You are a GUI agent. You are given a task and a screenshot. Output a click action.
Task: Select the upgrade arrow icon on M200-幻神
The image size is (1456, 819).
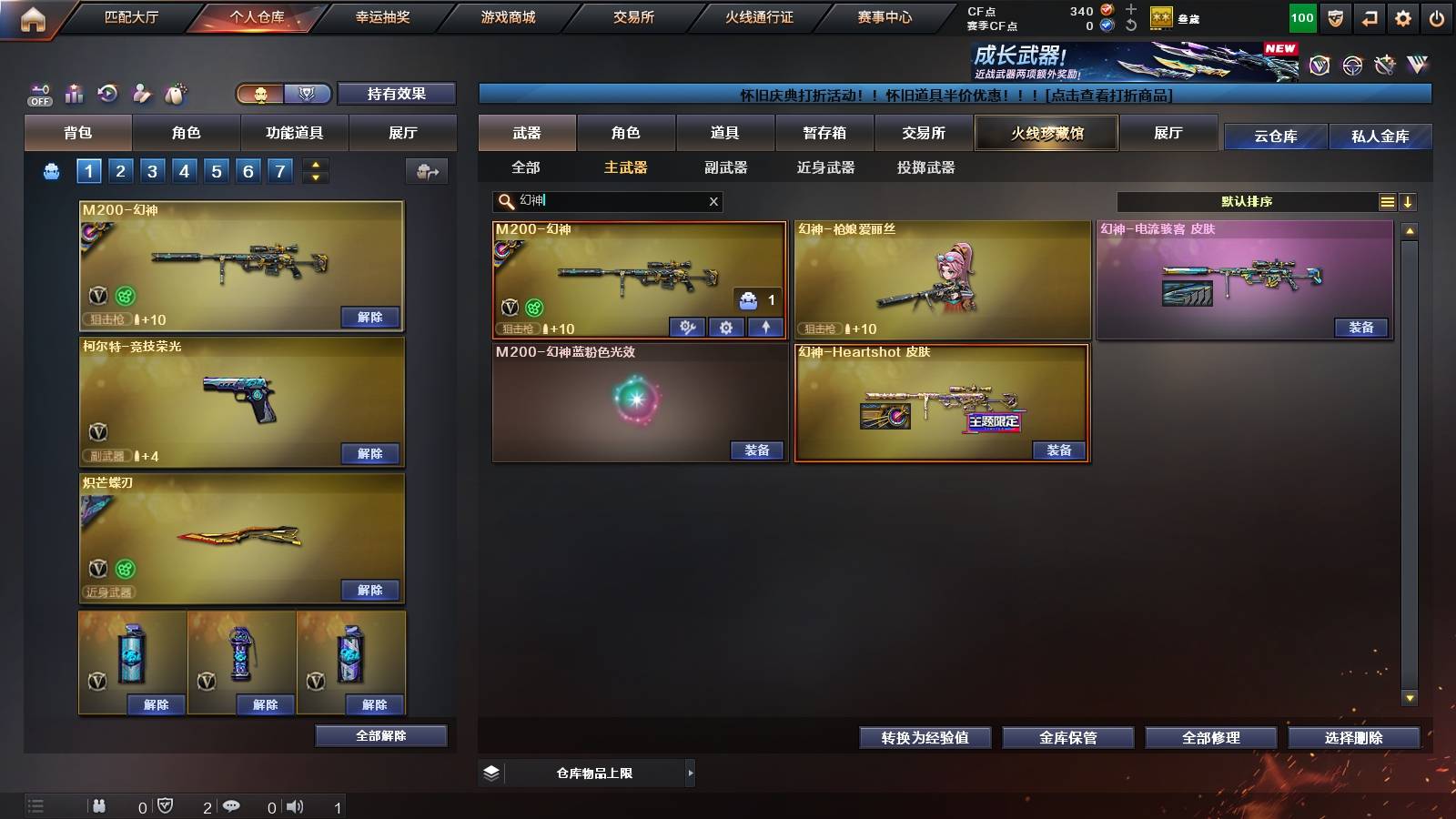[766, 328]
